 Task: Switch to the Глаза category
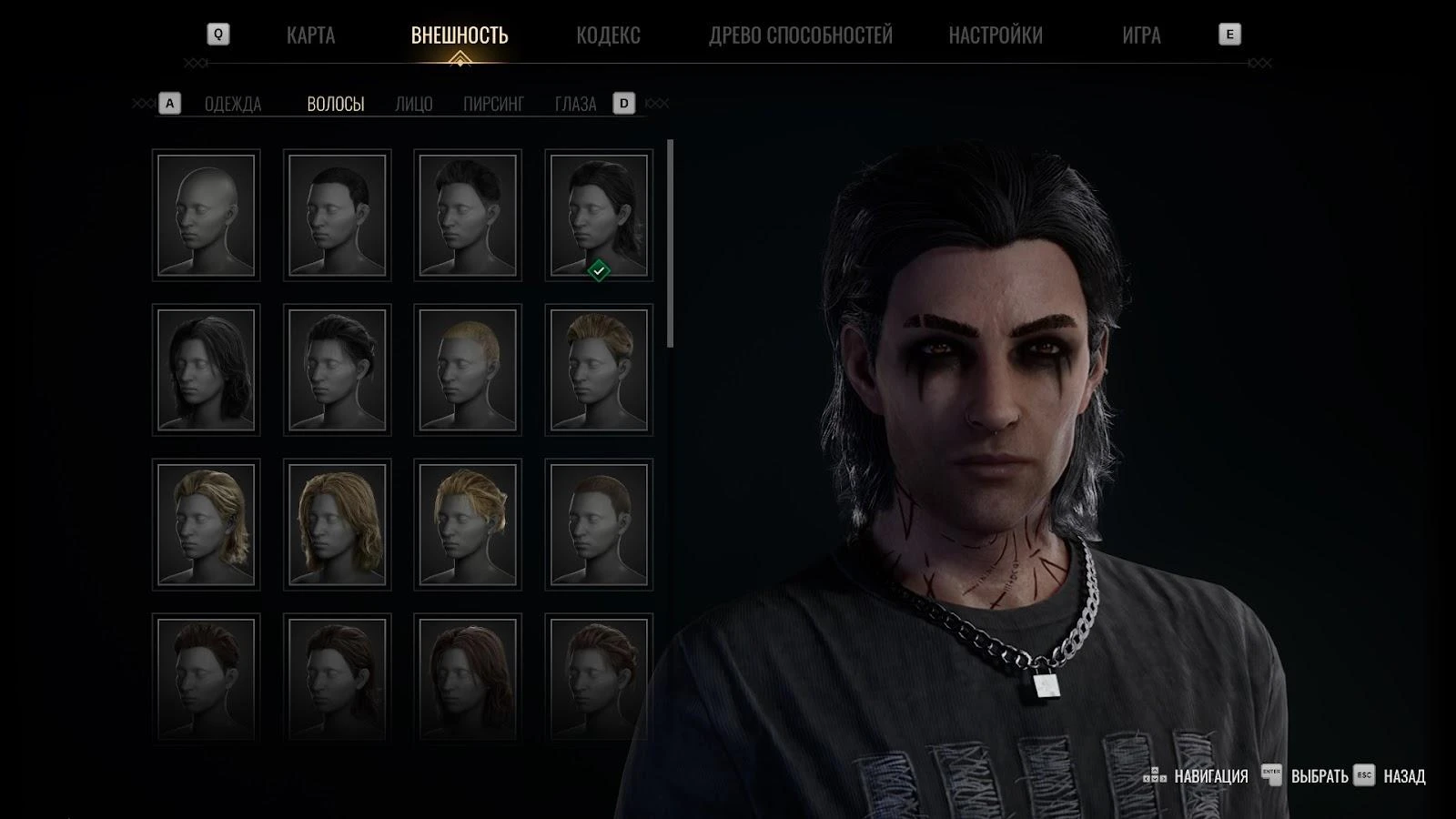pyautogui.click(x=576, y=104)
